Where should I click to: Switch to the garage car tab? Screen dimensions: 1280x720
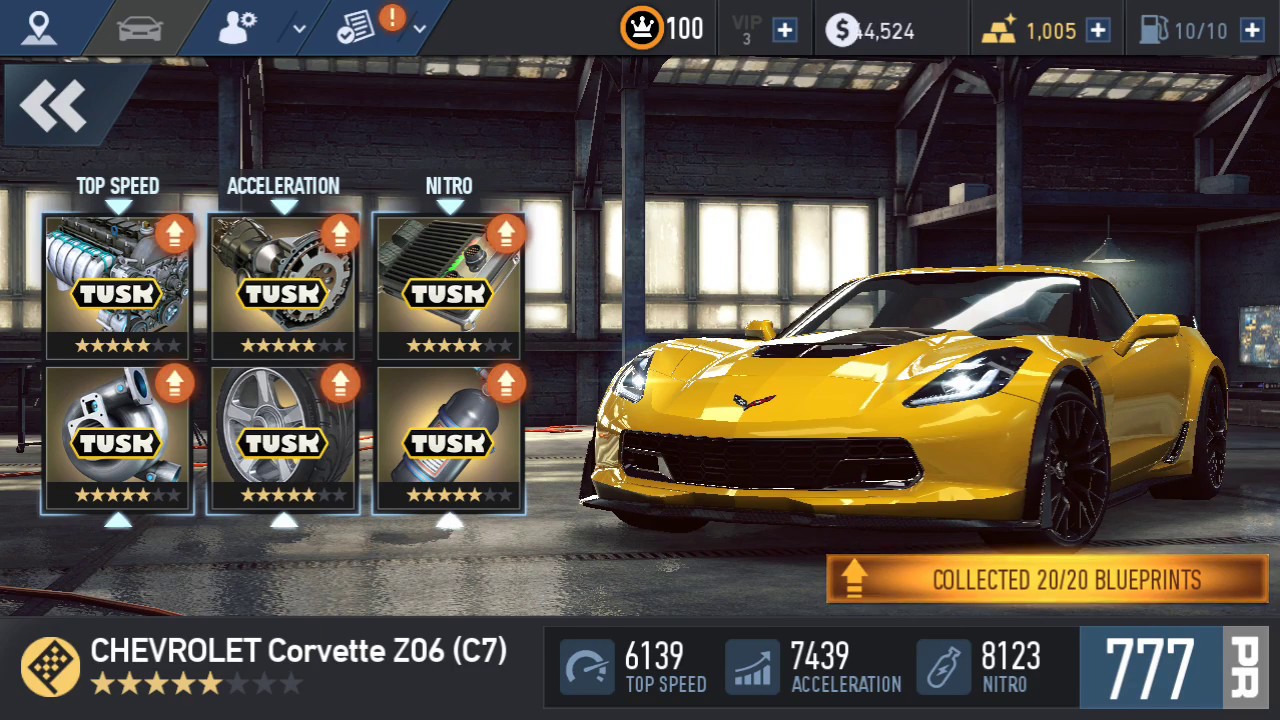click(x=139, y=28)
